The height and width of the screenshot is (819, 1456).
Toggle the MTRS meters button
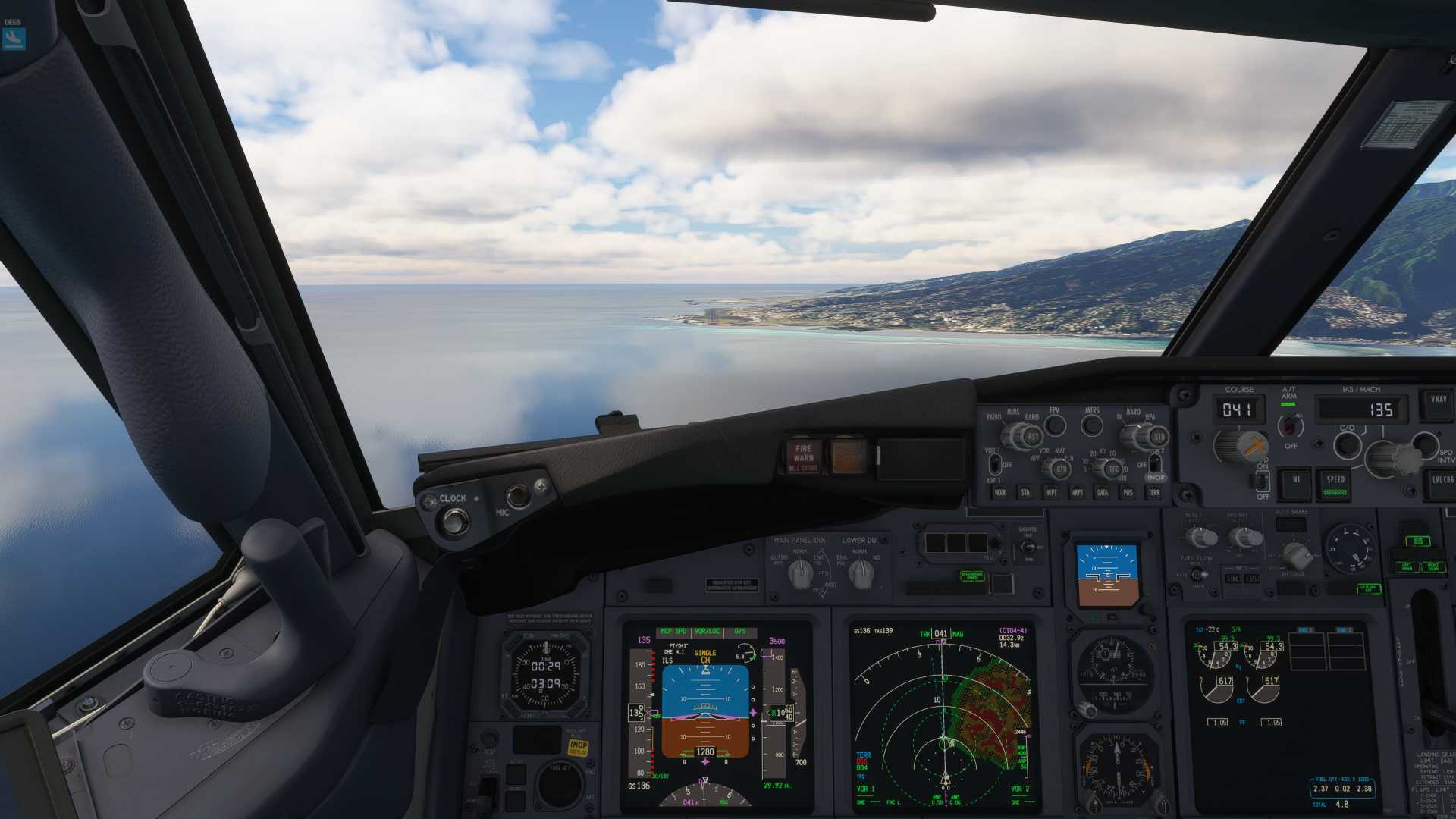coord(1092,426)
